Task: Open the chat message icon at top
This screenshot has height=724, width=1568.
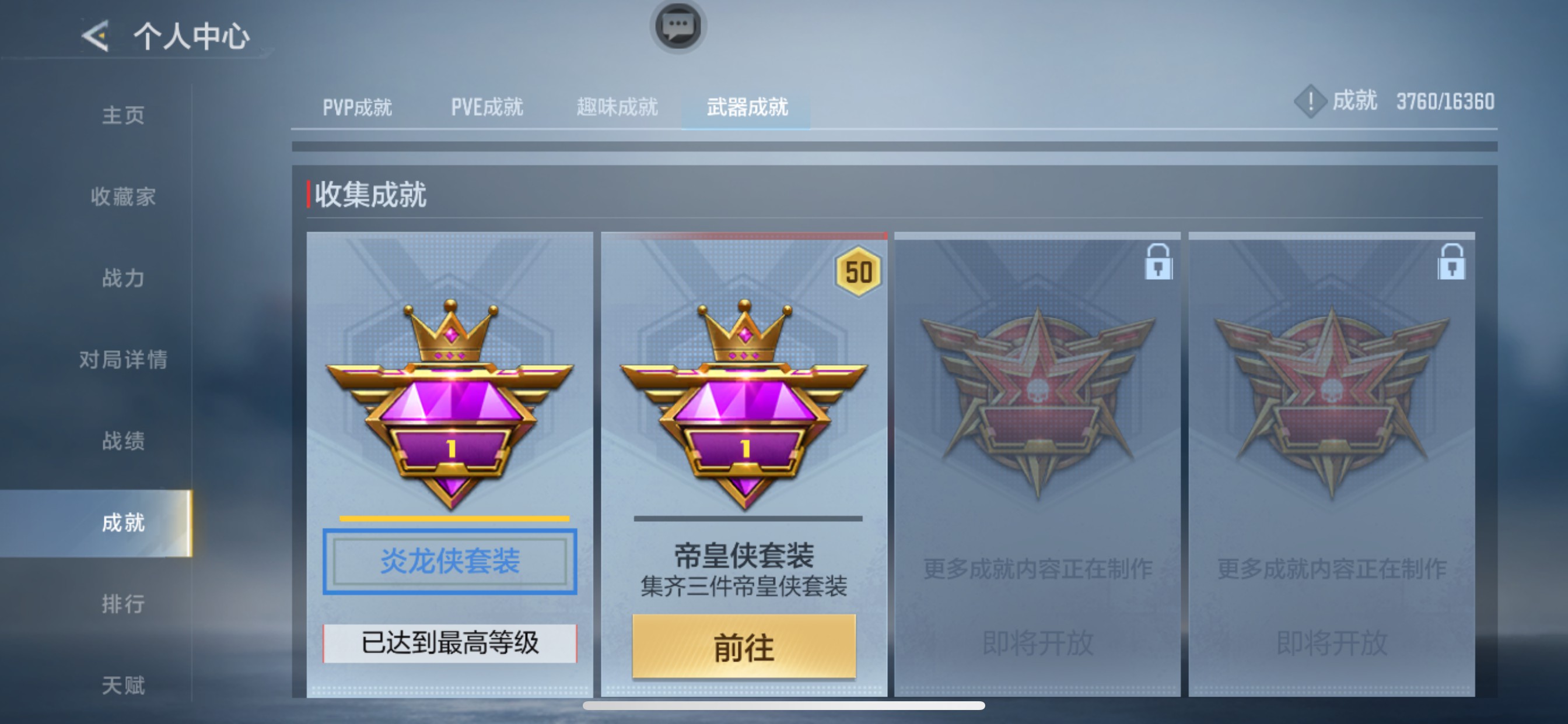Action: pyautogui.click(x=677, y=27)
